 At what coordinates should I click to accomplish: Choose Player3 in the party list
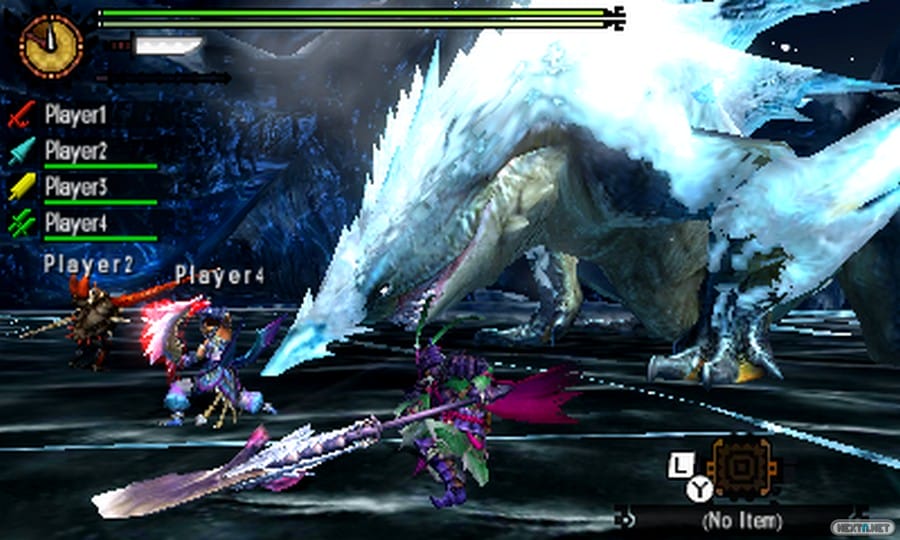(x=75, y=187)
